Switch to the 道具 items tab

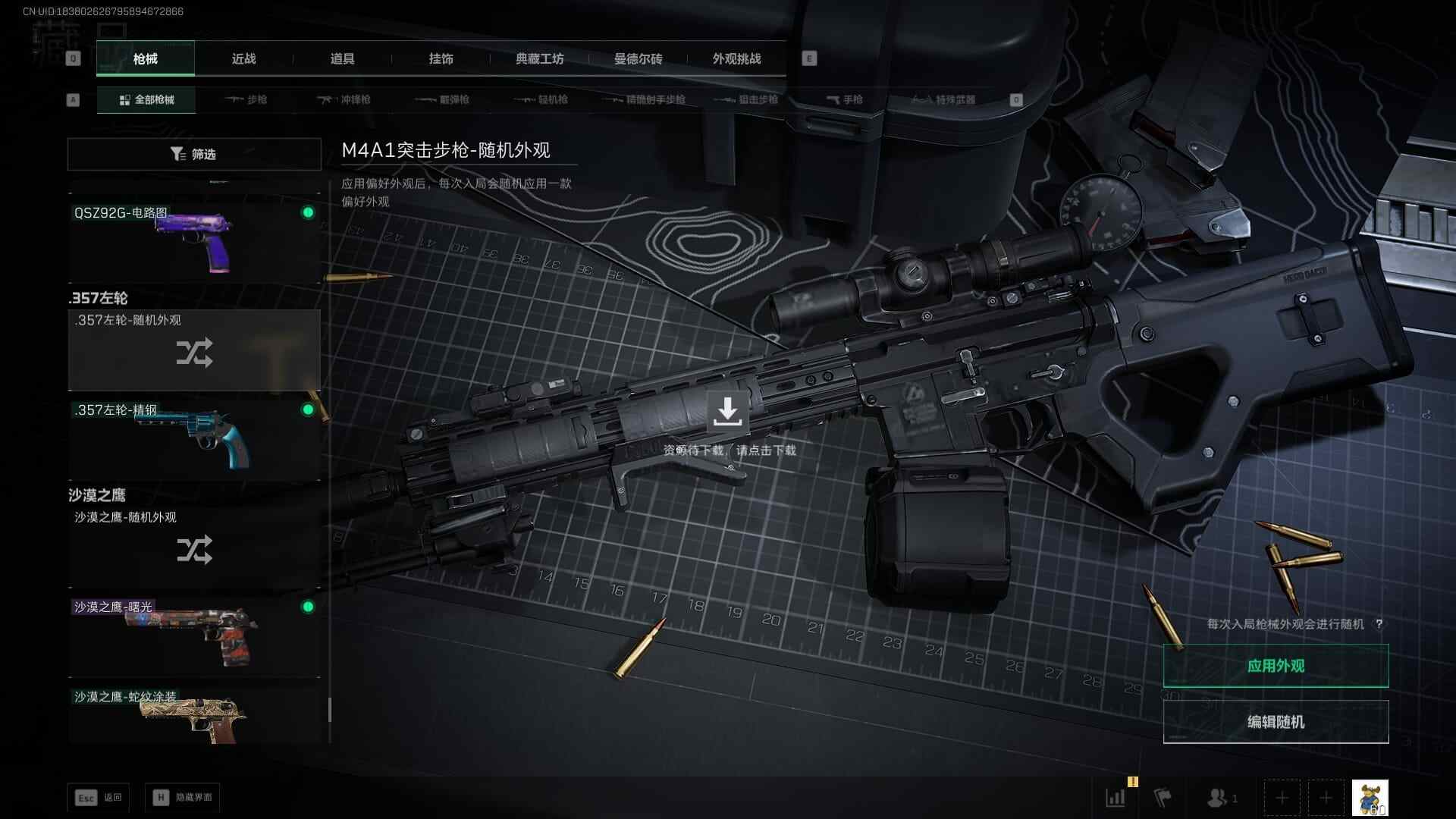[x=342, y=58]
